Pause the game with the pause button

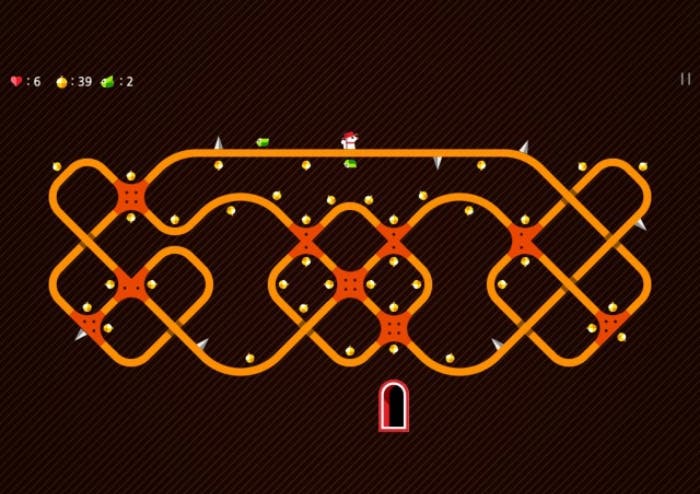click(x=685, y=79)
